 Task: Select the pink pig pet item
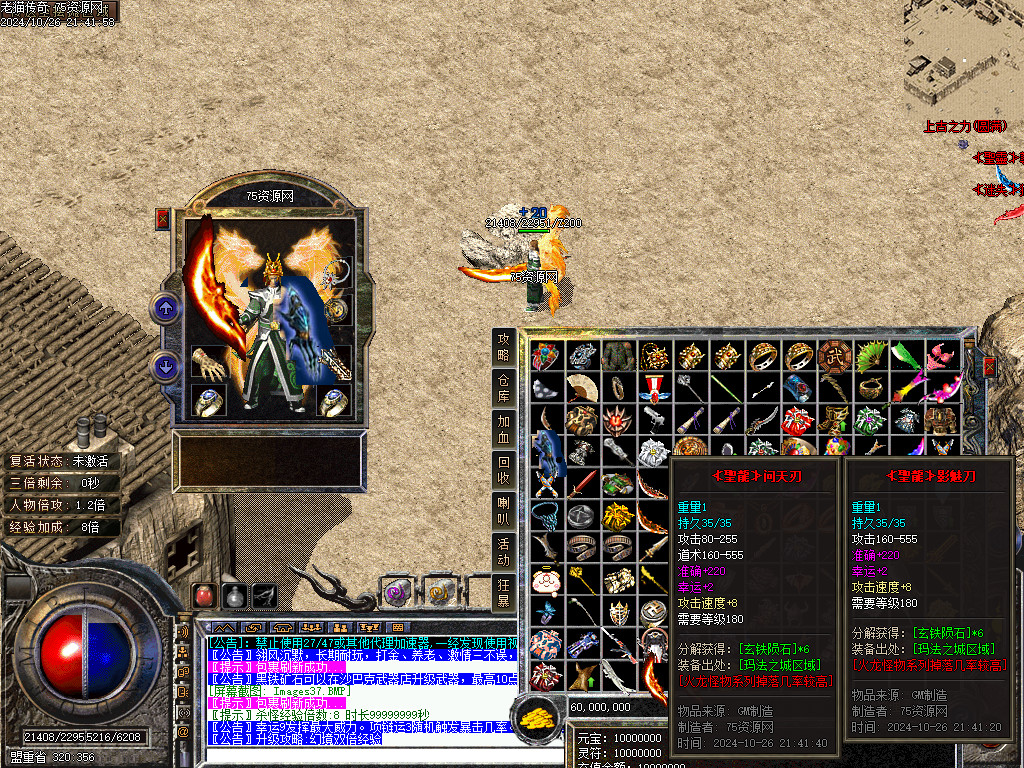pyautogui.click(x=545, y=578)
